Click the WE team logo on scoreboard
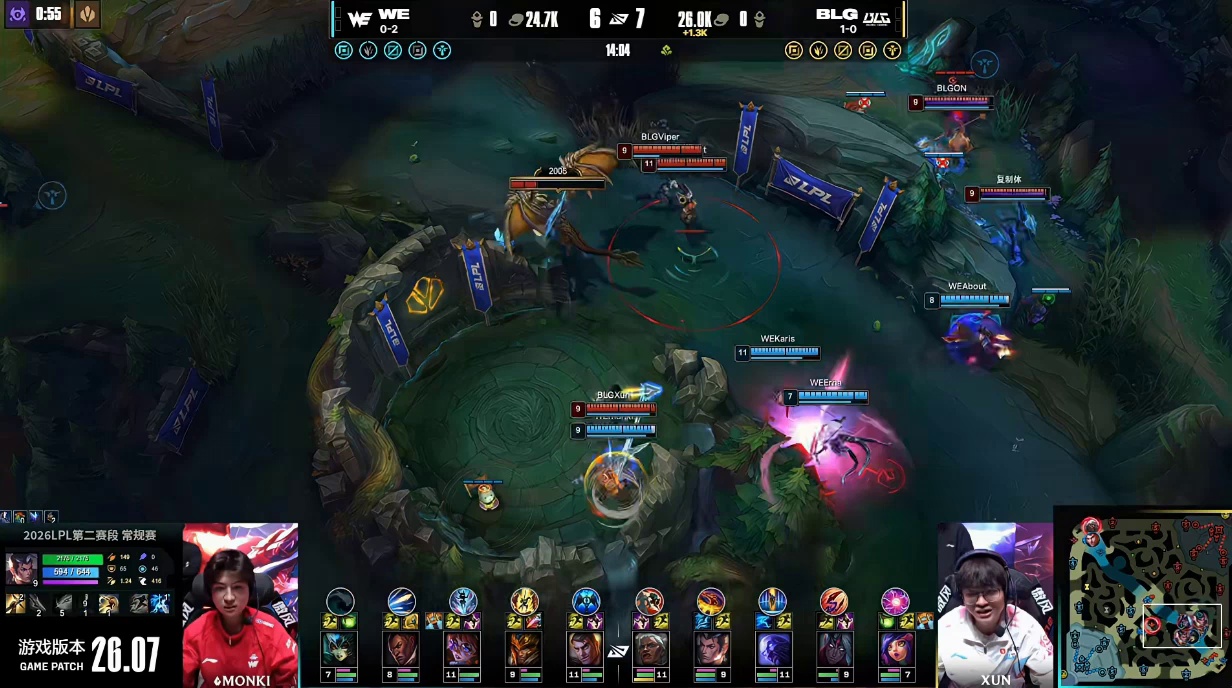Image resolution: width=1232 pixels, height=688 pixels. [x=360, y=17]
